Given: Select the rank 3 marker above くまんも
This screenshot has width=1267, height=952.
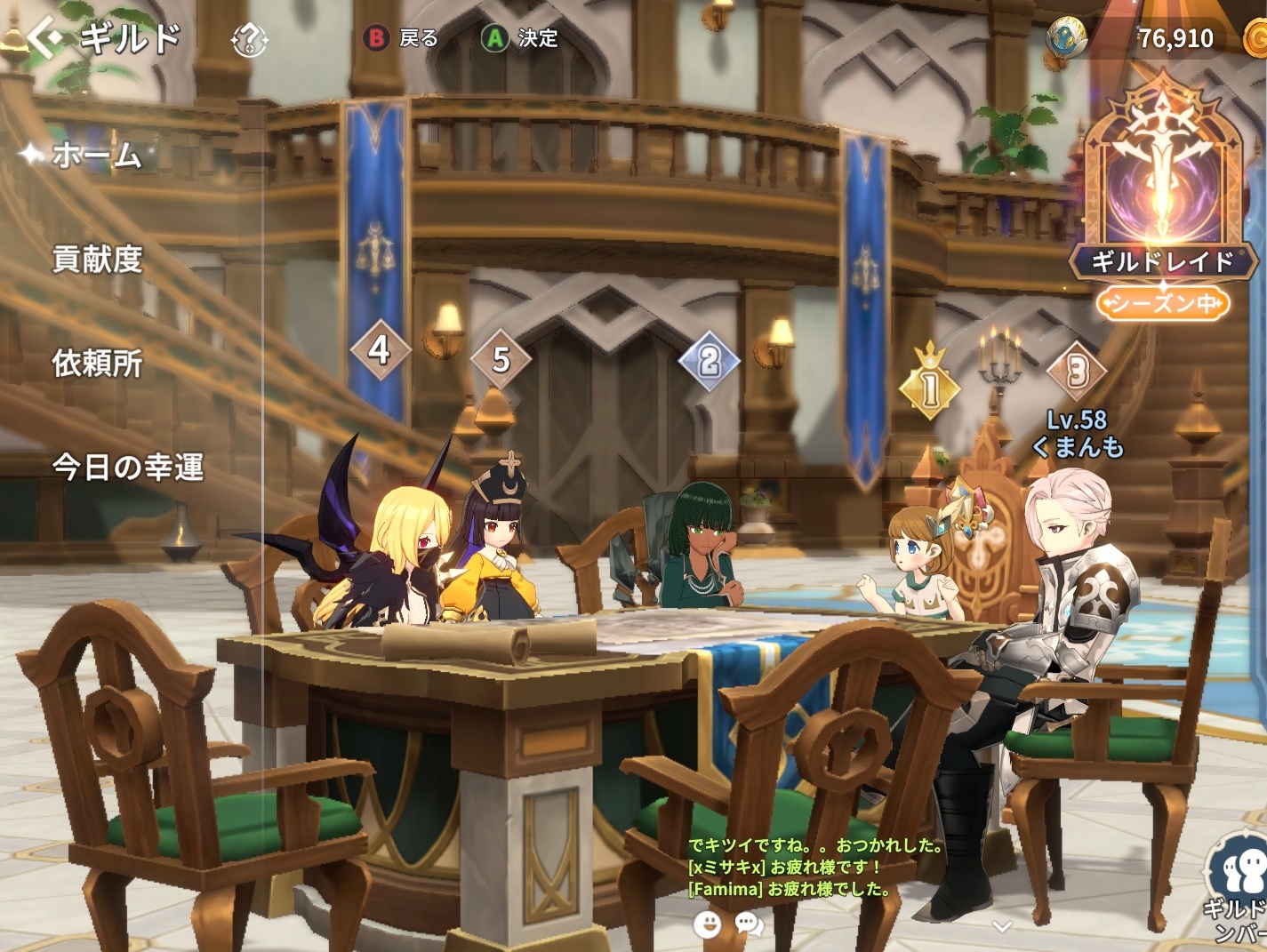Looking at the screenshot, I should (1077, 371).
